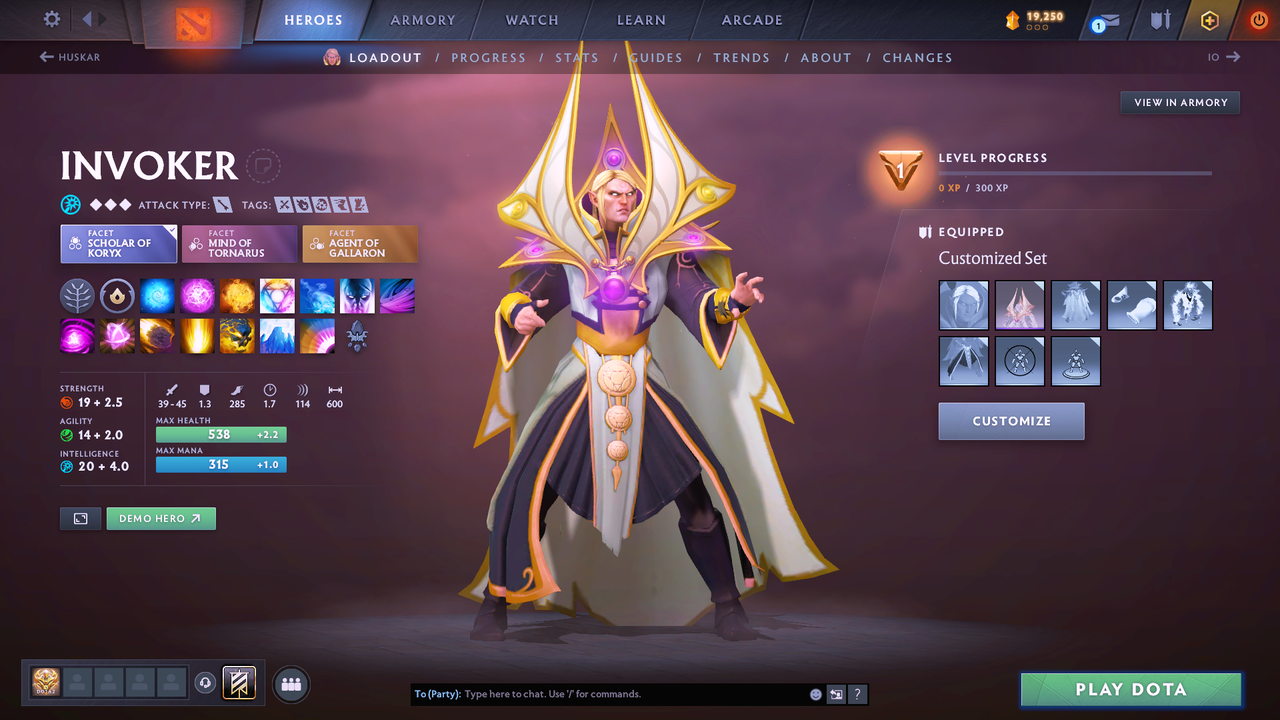
Task: Open the friends list people icon
Action: point(290,683)
